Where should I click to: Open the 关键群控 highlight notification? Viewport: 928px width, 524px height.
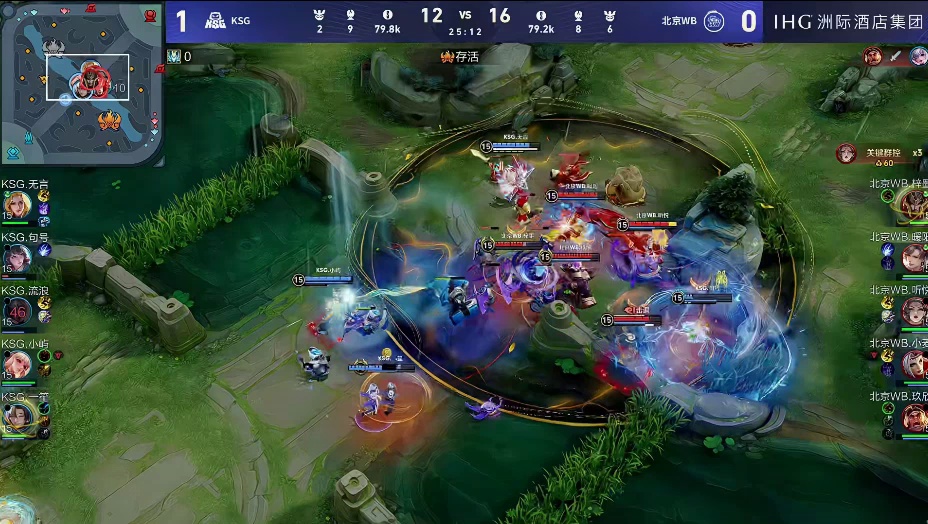[880, 154]
